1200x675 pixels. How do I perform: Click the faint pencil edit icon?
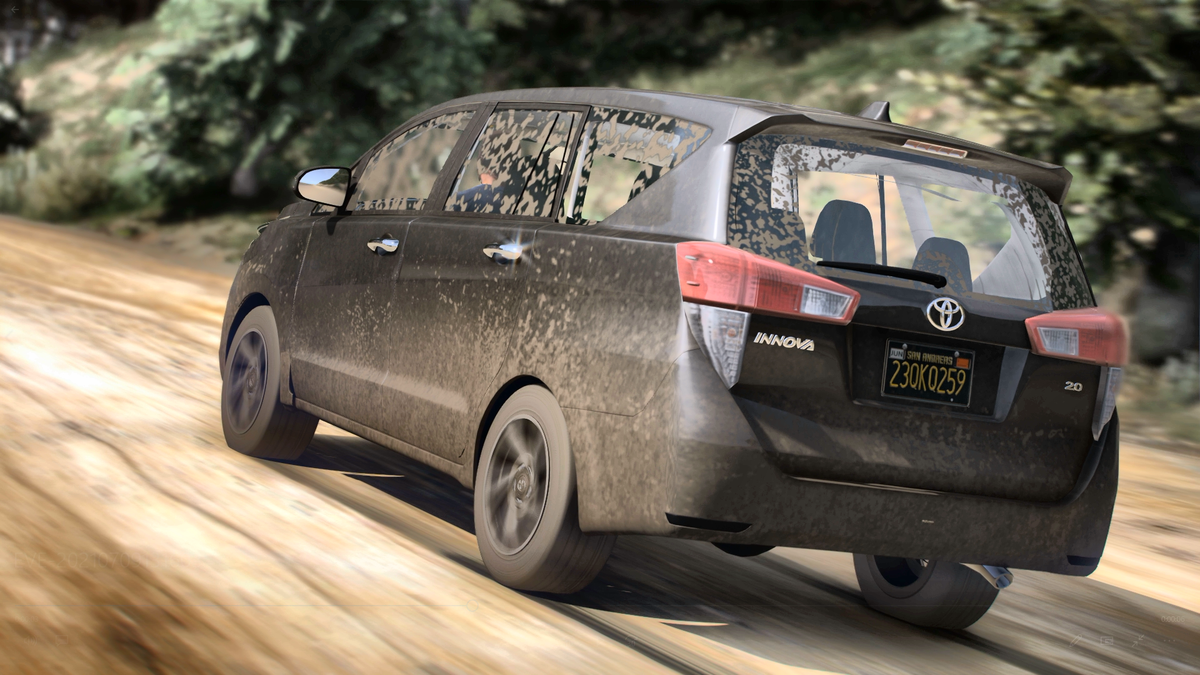1076,640
